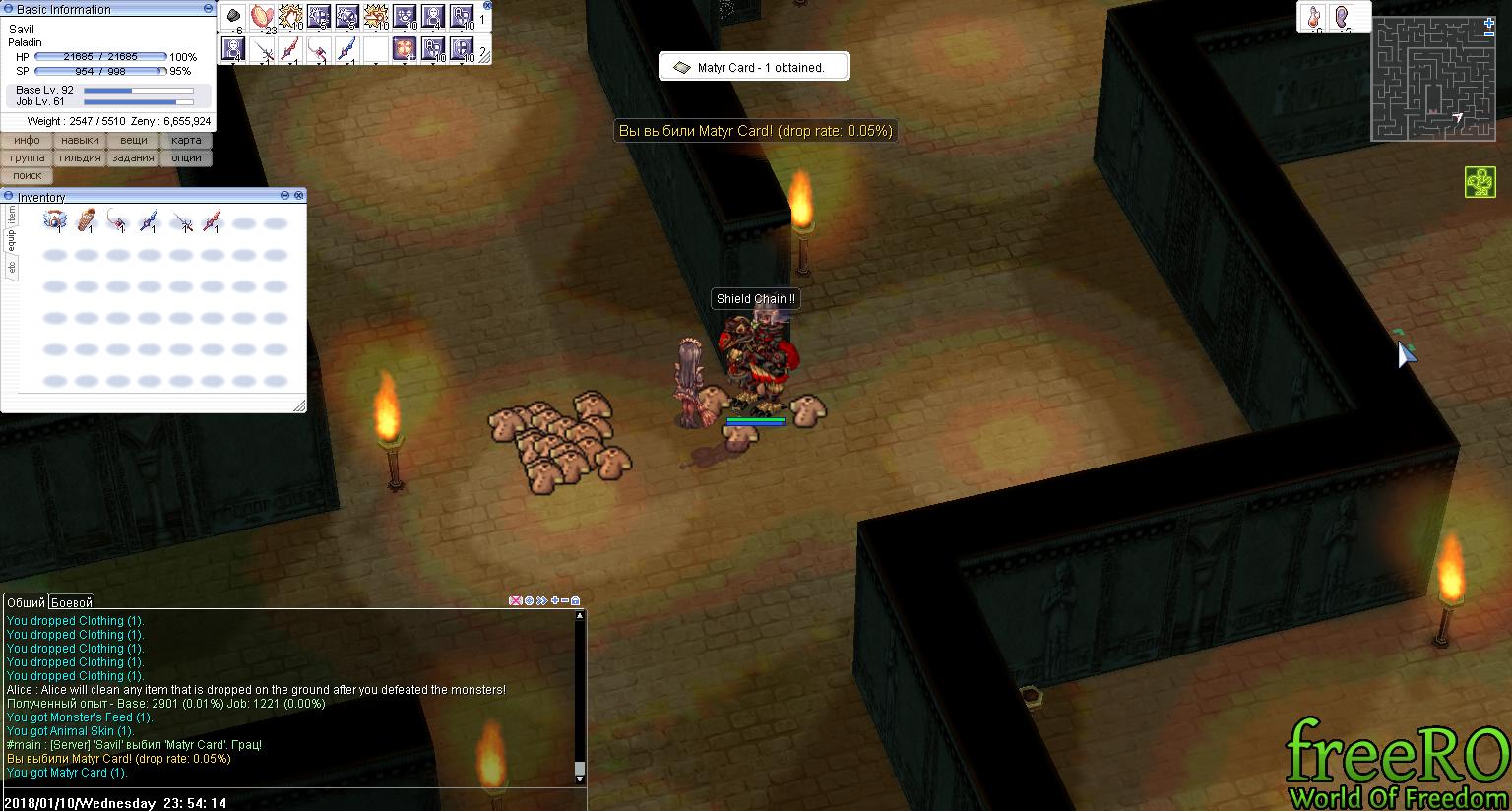Open the гильдия guild window
The image size is (1512, 811).
(x=80, y=158)
